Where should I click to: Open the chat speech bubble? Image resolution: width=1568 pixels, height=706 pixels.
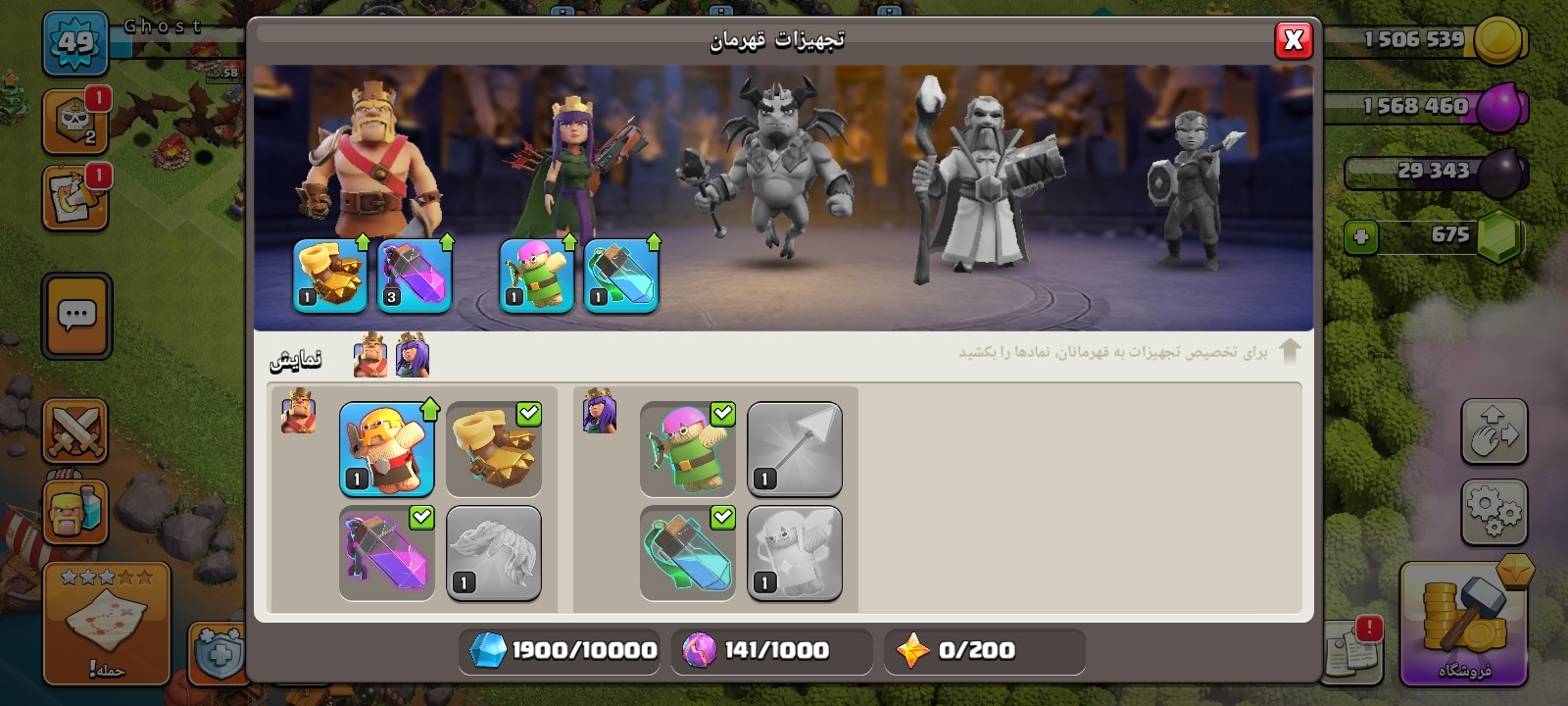pos(76,316)
